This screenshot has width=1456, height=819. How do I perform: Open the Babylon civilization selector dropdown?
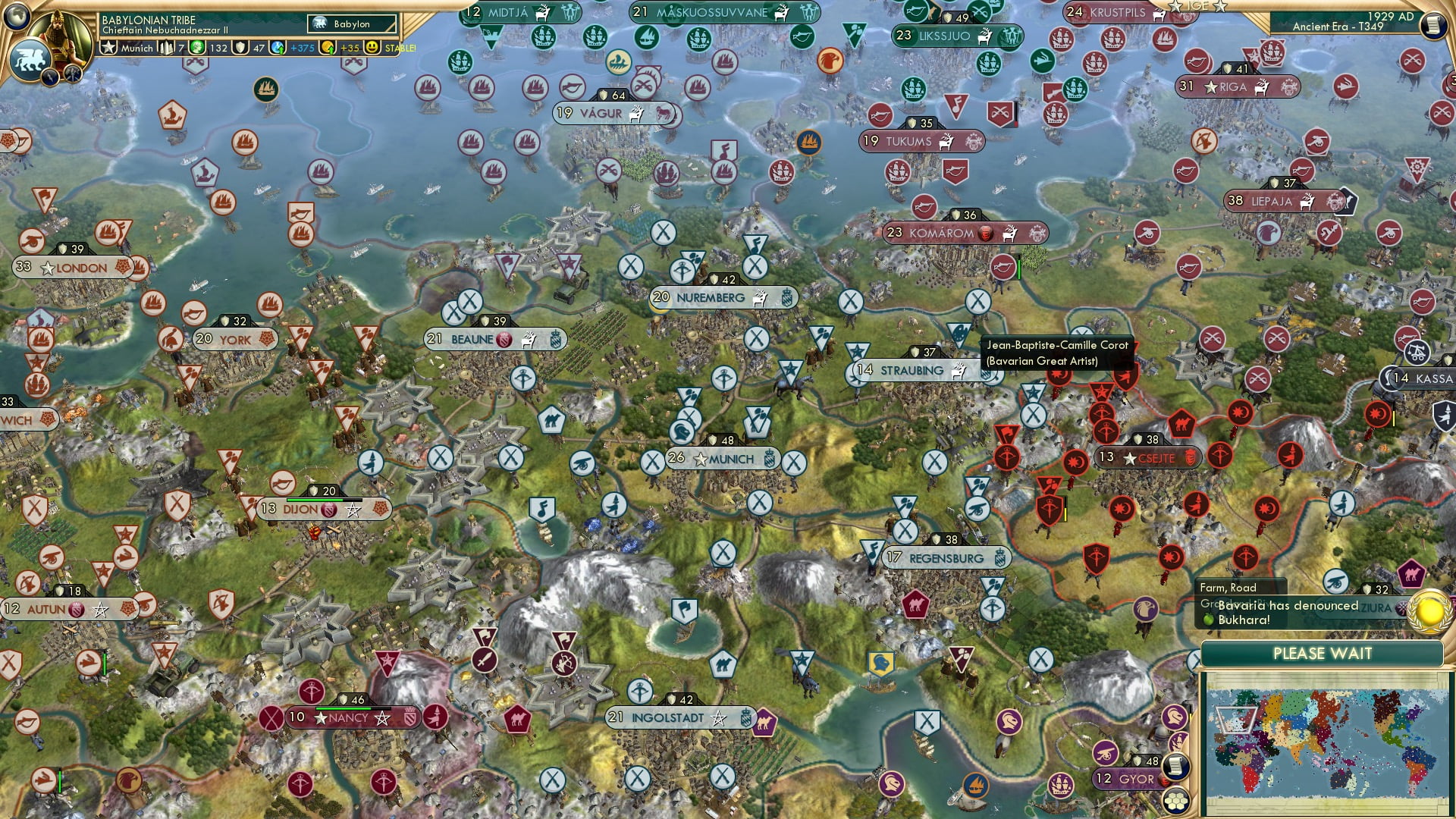(x=351, y=24)
